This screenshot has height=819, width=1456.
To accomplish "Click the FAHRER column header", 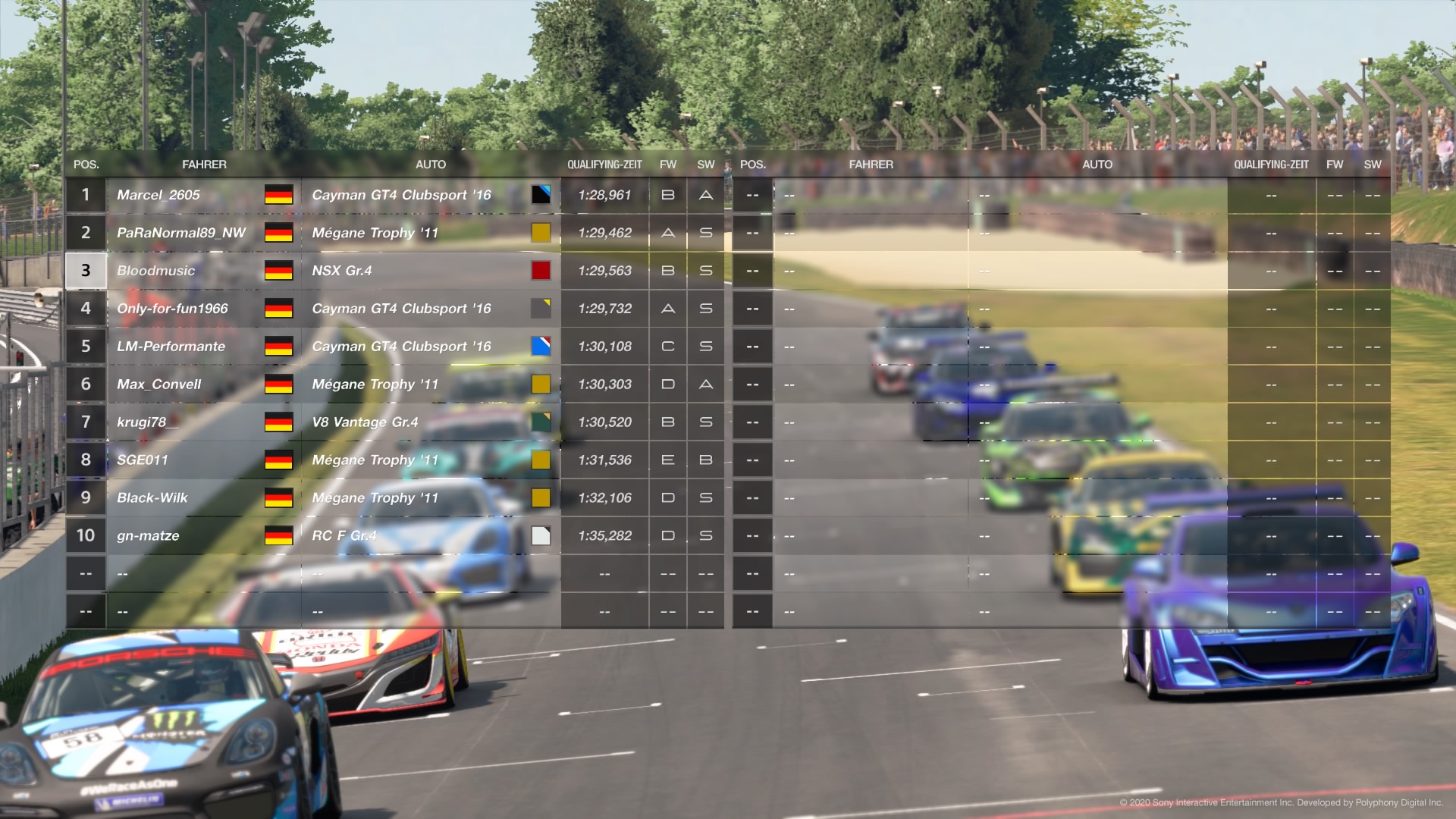I will (x=205, y=165).
